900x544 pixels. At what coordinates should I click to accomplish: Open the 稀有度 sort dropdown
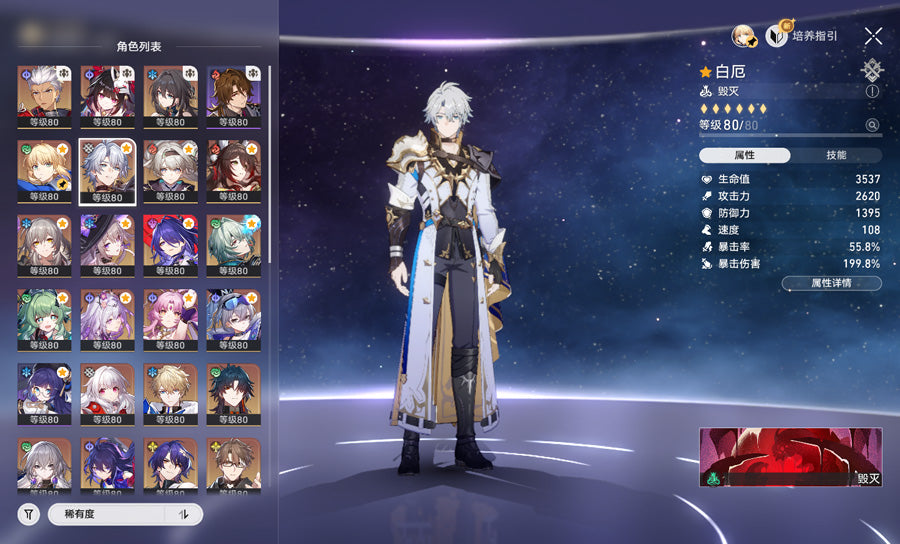click(x=110, y=514)
